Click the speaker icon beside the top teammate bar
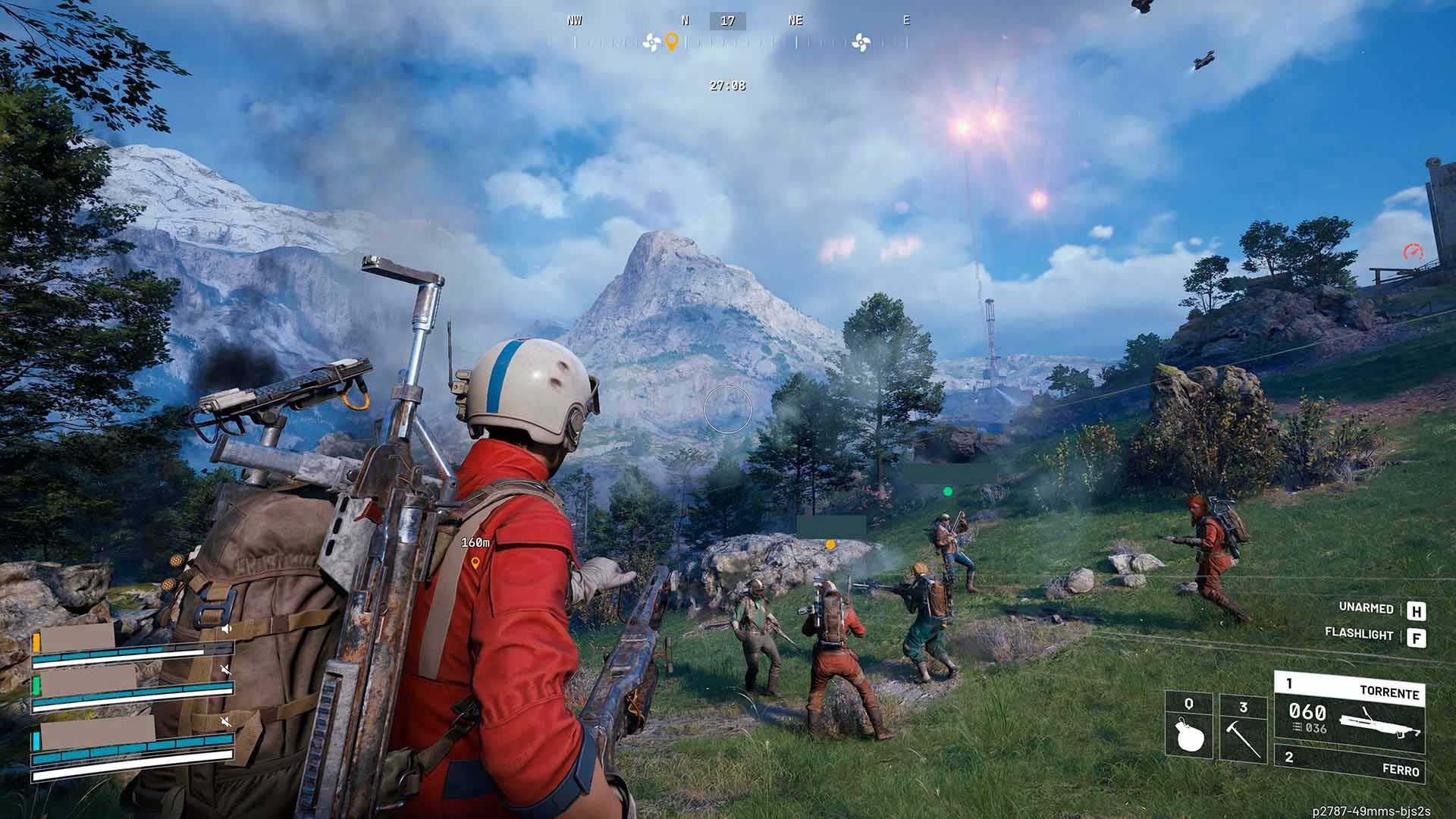 coord(227,629)
